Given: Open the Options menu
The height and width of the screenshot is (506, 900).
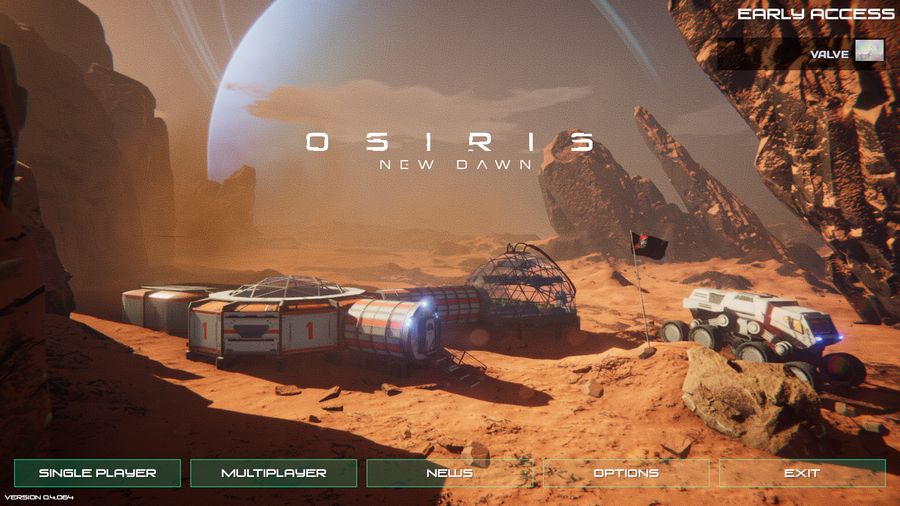Looking at the screenshot, I should [626, 473].
